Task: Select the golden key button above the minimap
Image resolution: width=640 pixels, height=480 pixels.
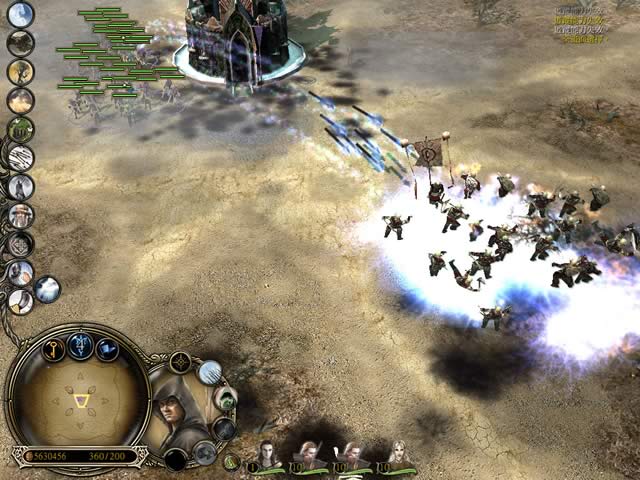Action: coord(55,348)
